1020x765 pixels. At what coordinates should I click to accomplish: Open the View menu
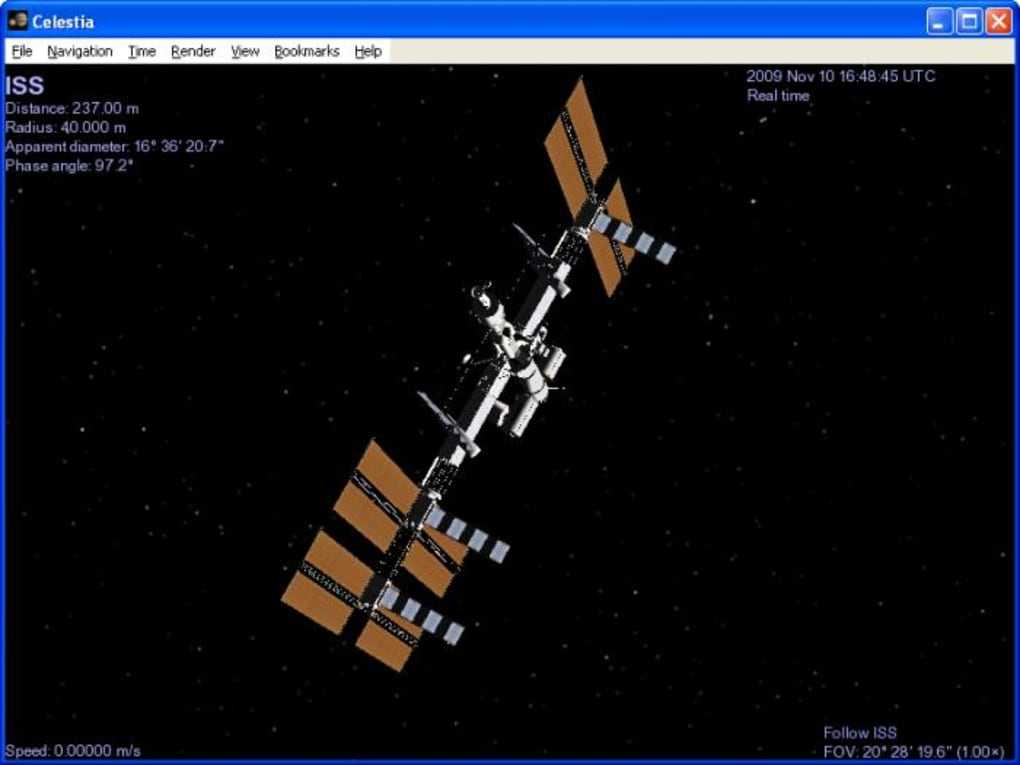tap(245, 51)
